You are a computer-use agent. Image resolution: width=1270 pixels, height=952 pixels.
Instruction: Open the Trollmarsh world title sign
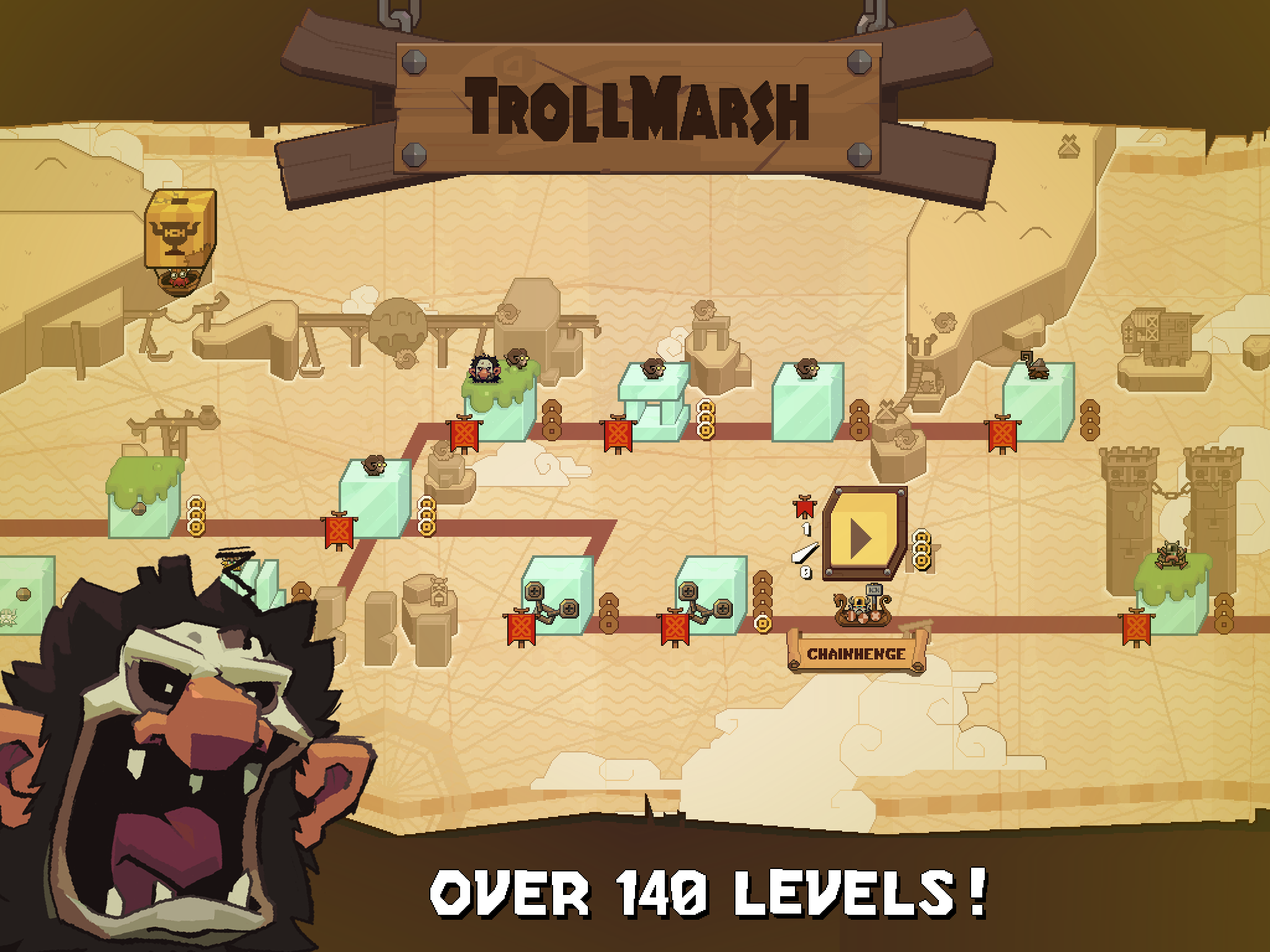click(x=639, y=108)
